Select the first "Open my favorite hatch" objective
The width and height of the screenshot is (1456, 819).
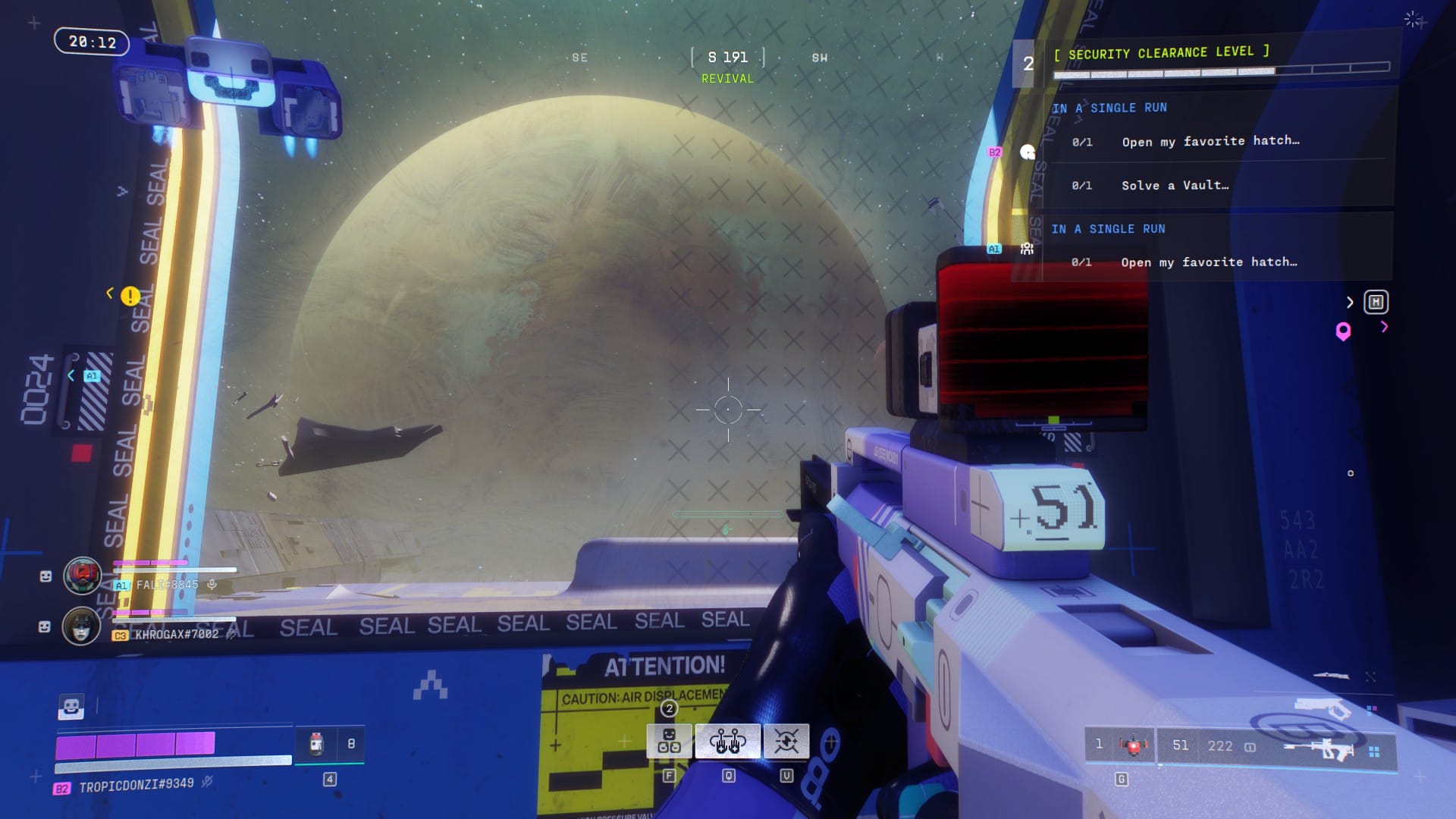click(x=1210, y=141)
